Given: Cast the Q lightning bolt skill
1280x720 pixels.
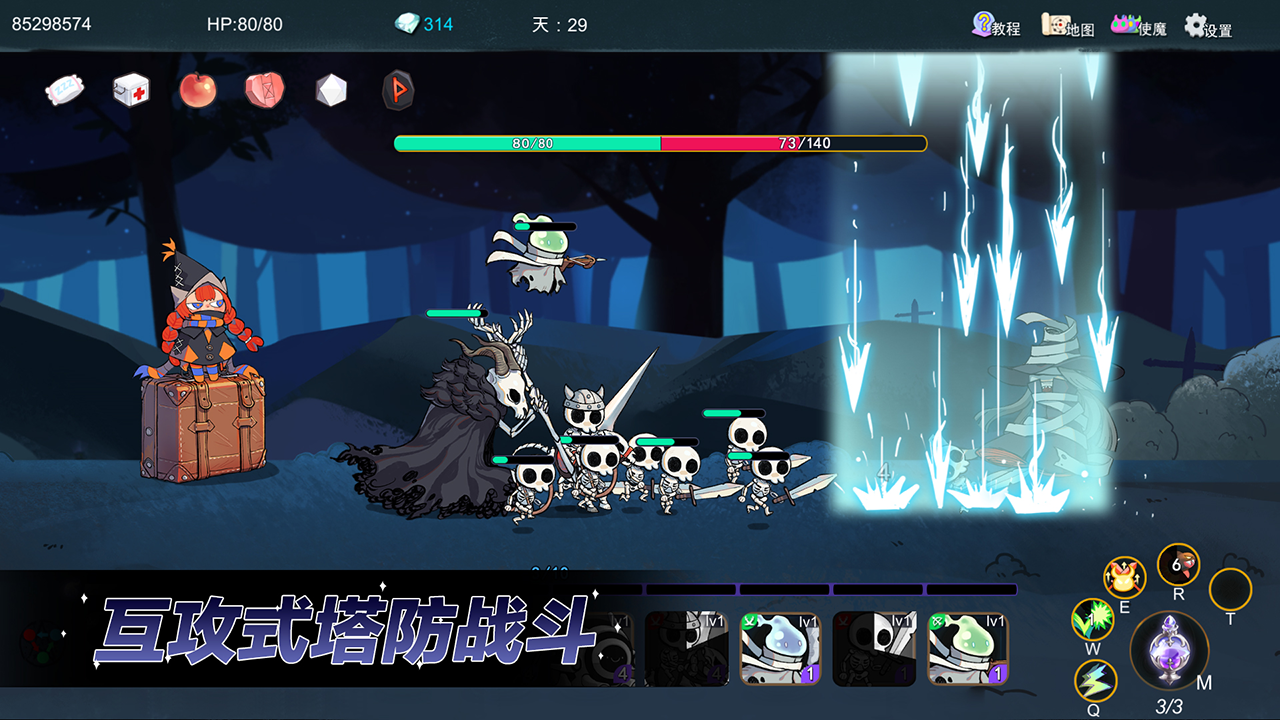Looking at the screenshot, I should pyautogui.click(x=1096, y=678).
